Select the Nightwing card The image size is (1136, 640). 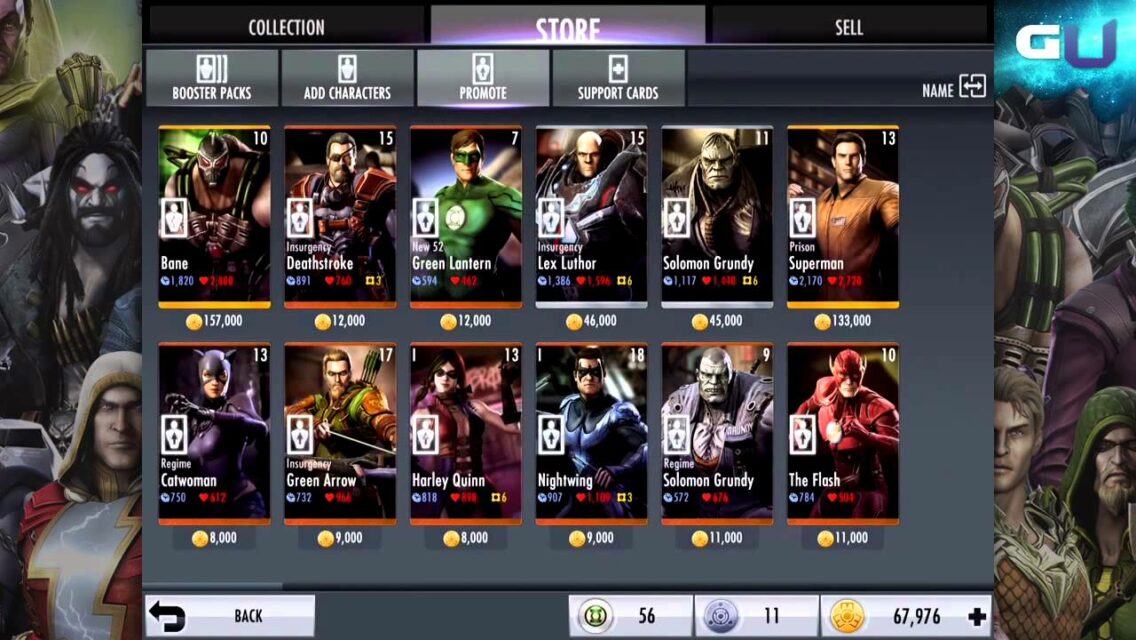[591, 433]
